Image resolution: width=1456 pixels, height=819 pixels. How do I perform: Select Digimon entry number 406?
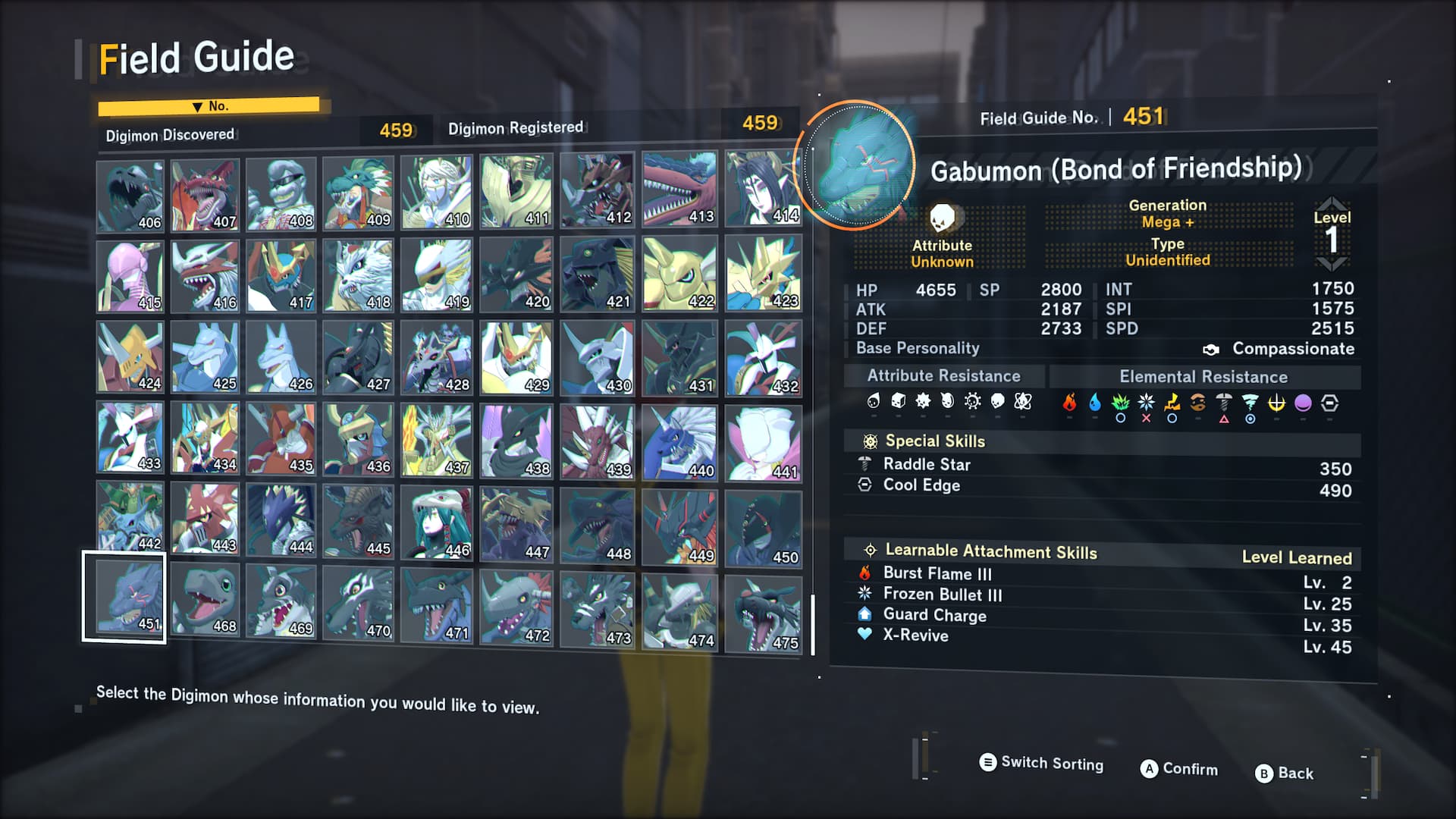coord(130,196)
